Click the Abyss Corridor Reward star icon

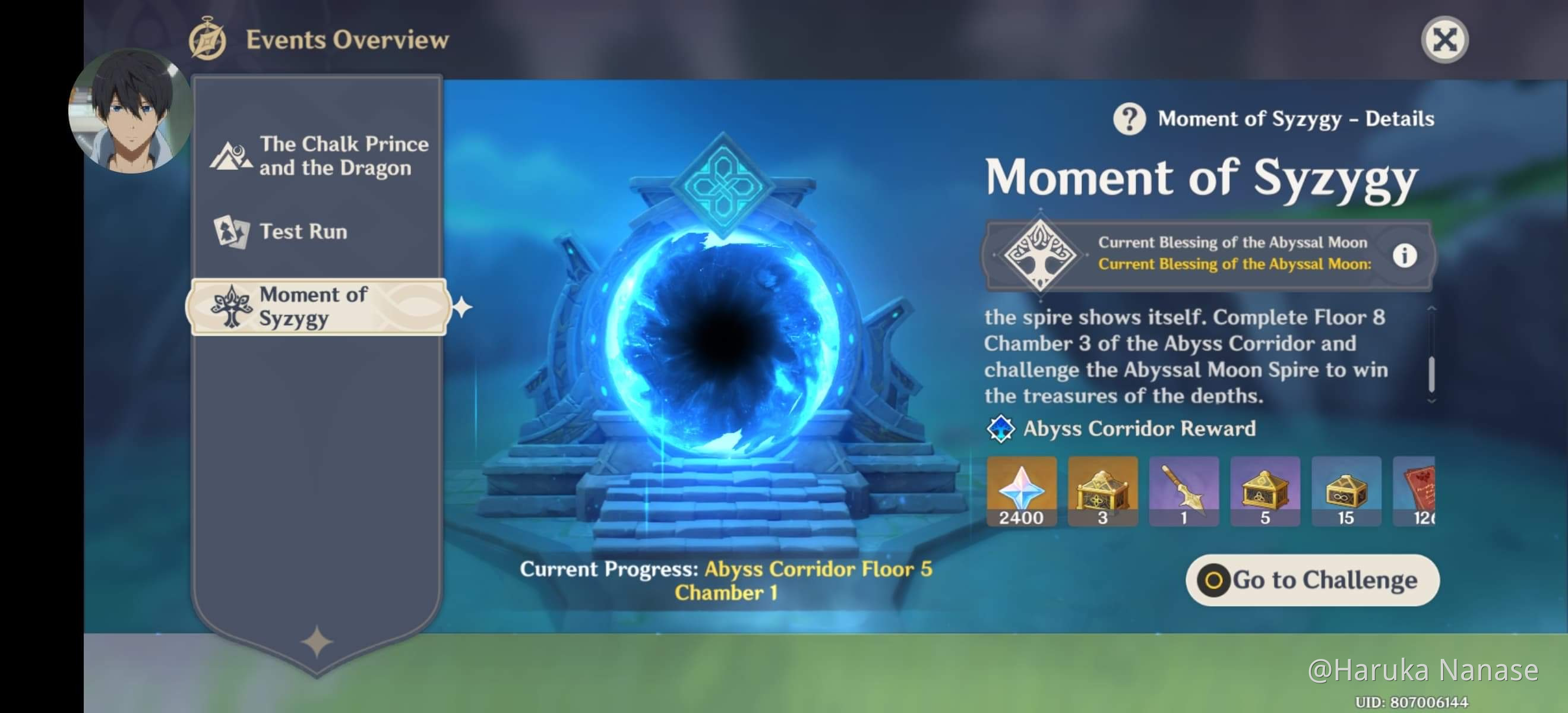1003,428
